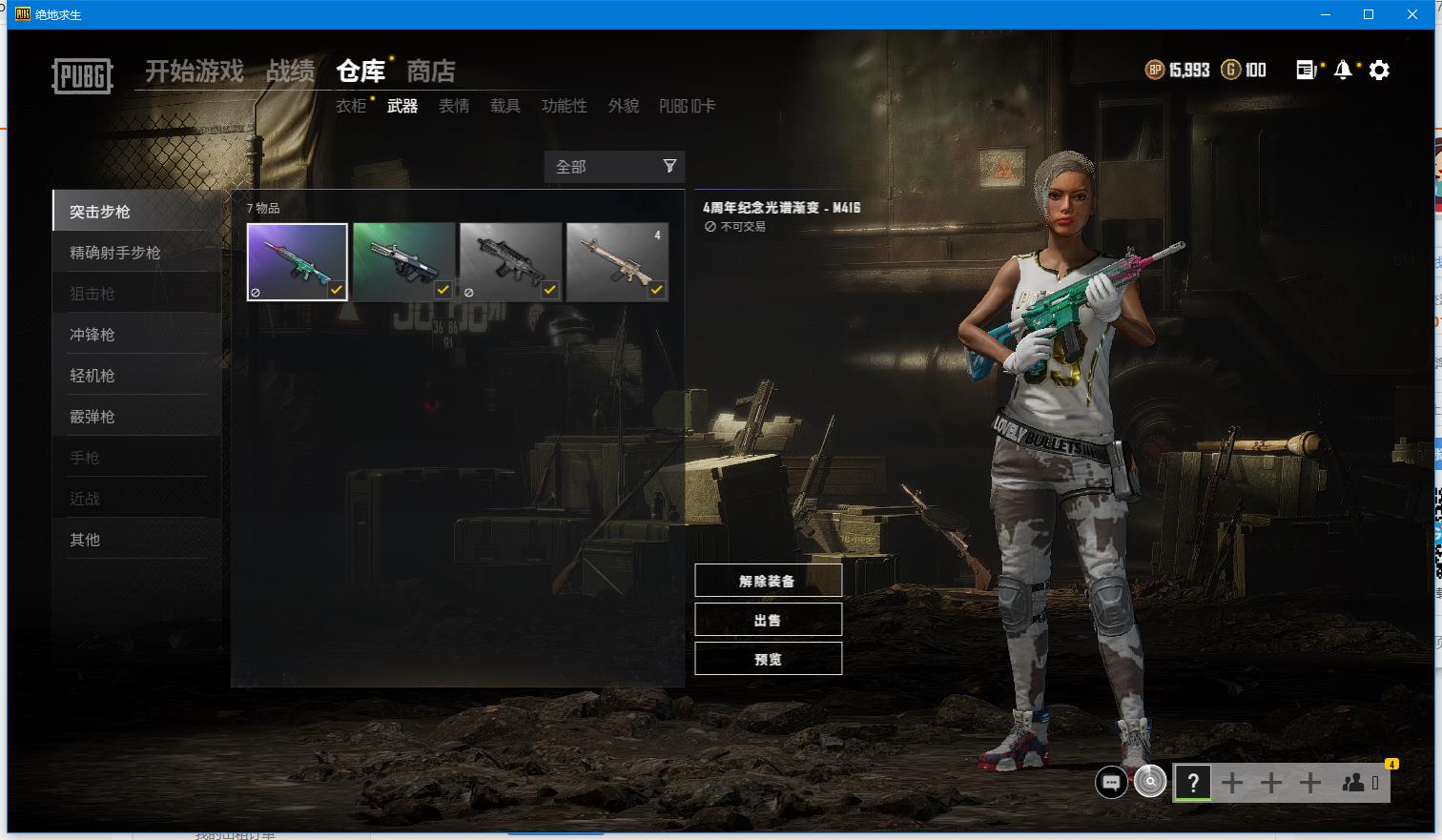Open the 商店 store page
This screenshot has height=840, width=1442.
pos(431,72)
